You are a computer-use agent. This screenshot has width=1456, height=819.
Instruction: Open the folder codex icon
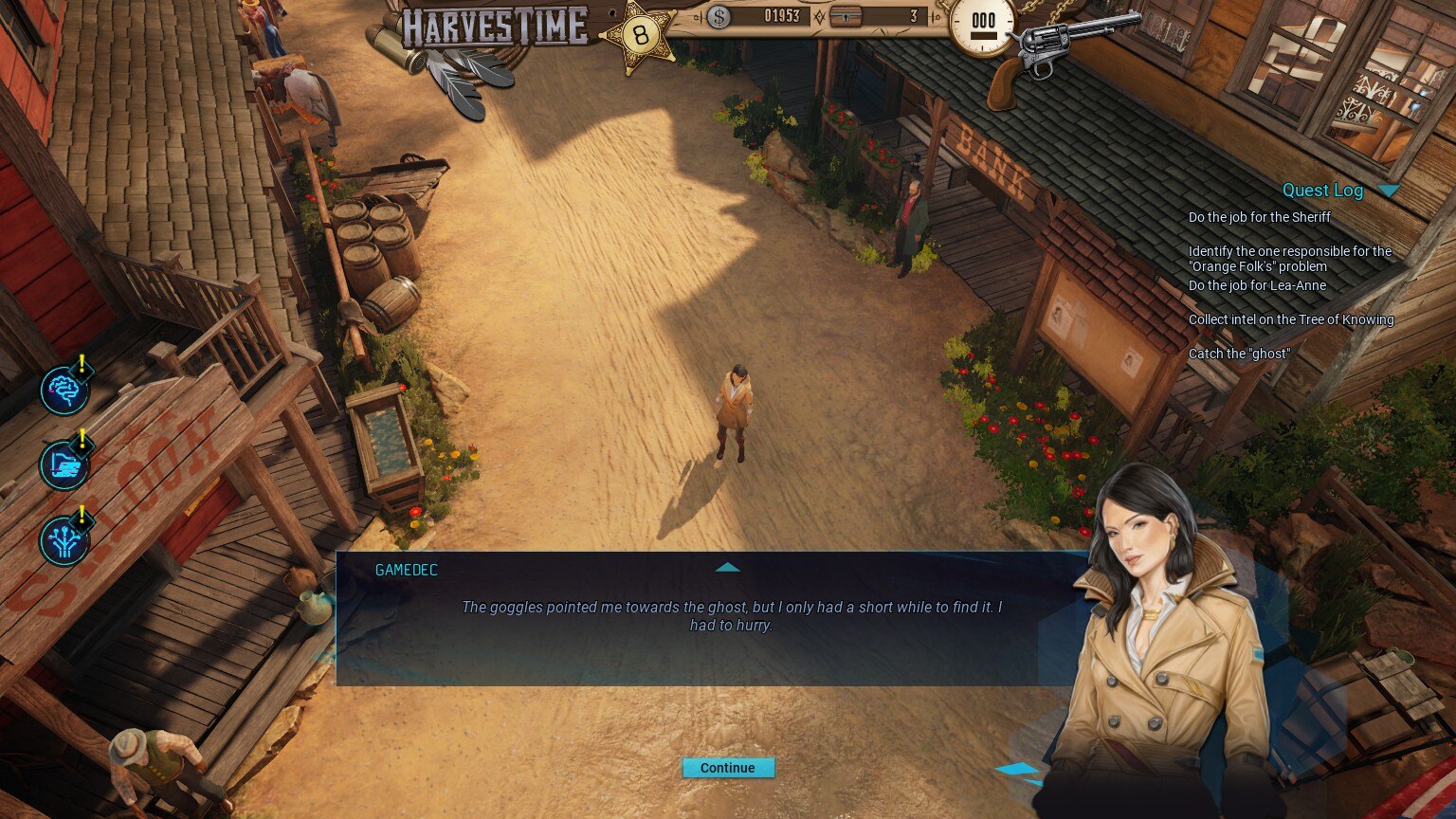tap(64, 464)
